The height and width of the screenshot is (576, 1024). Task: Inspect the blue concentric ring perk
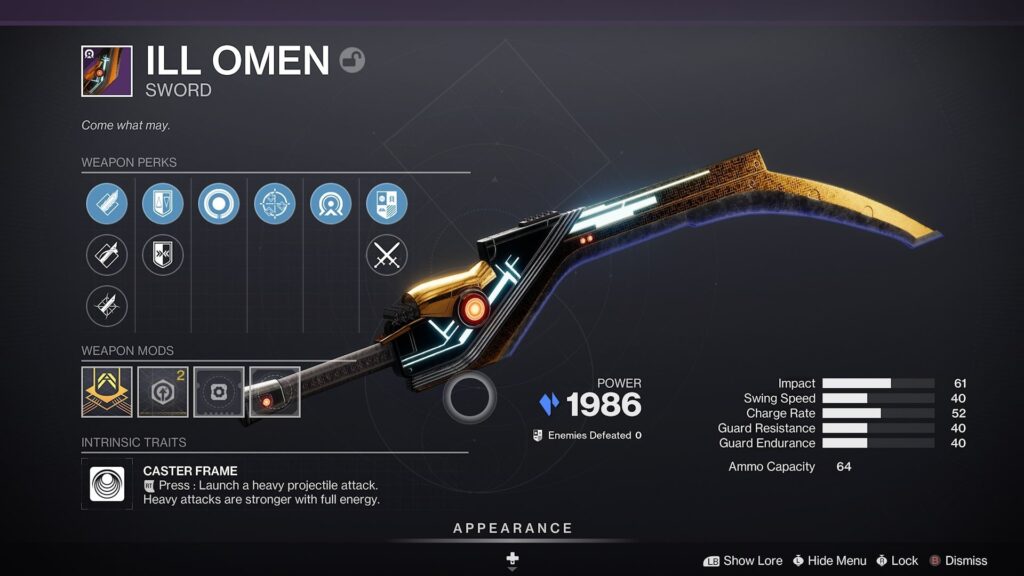pos(218,203)
